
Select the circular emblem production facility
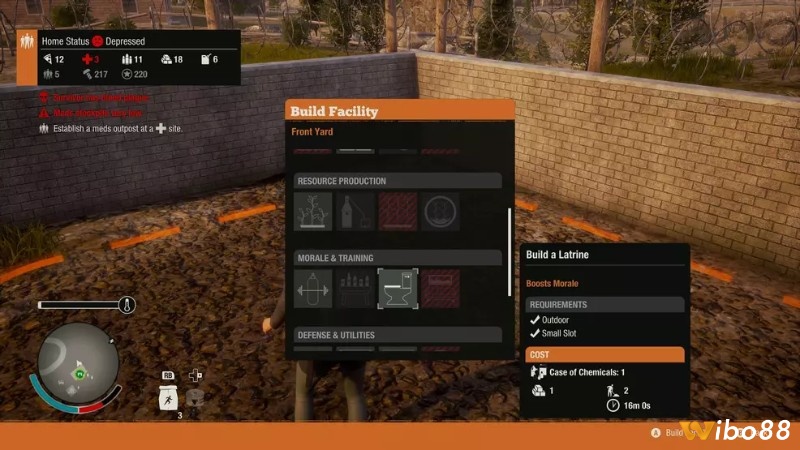(x=440, y=212)
